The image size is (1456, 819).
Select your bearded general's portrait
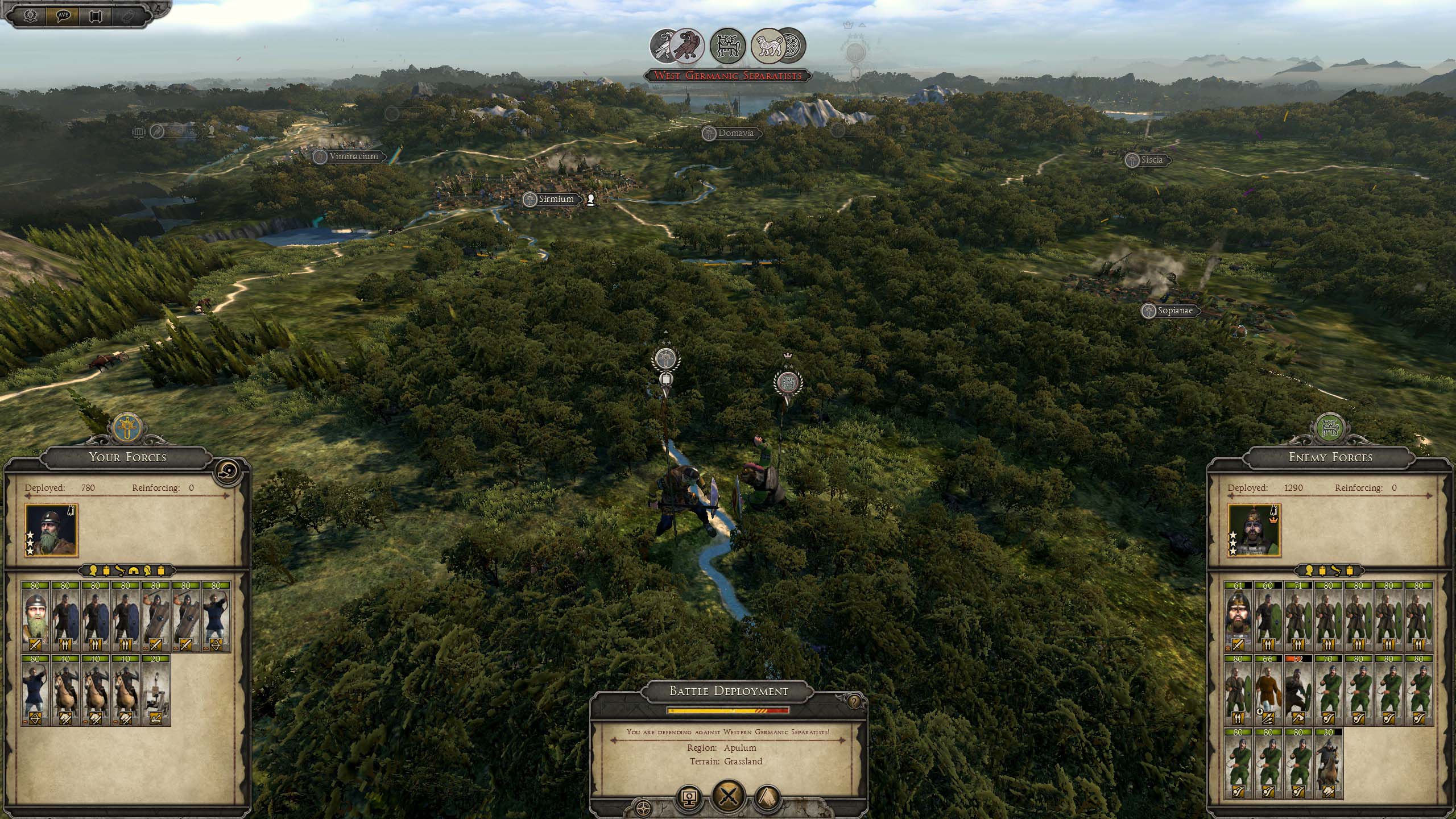(x=52, y=530)
